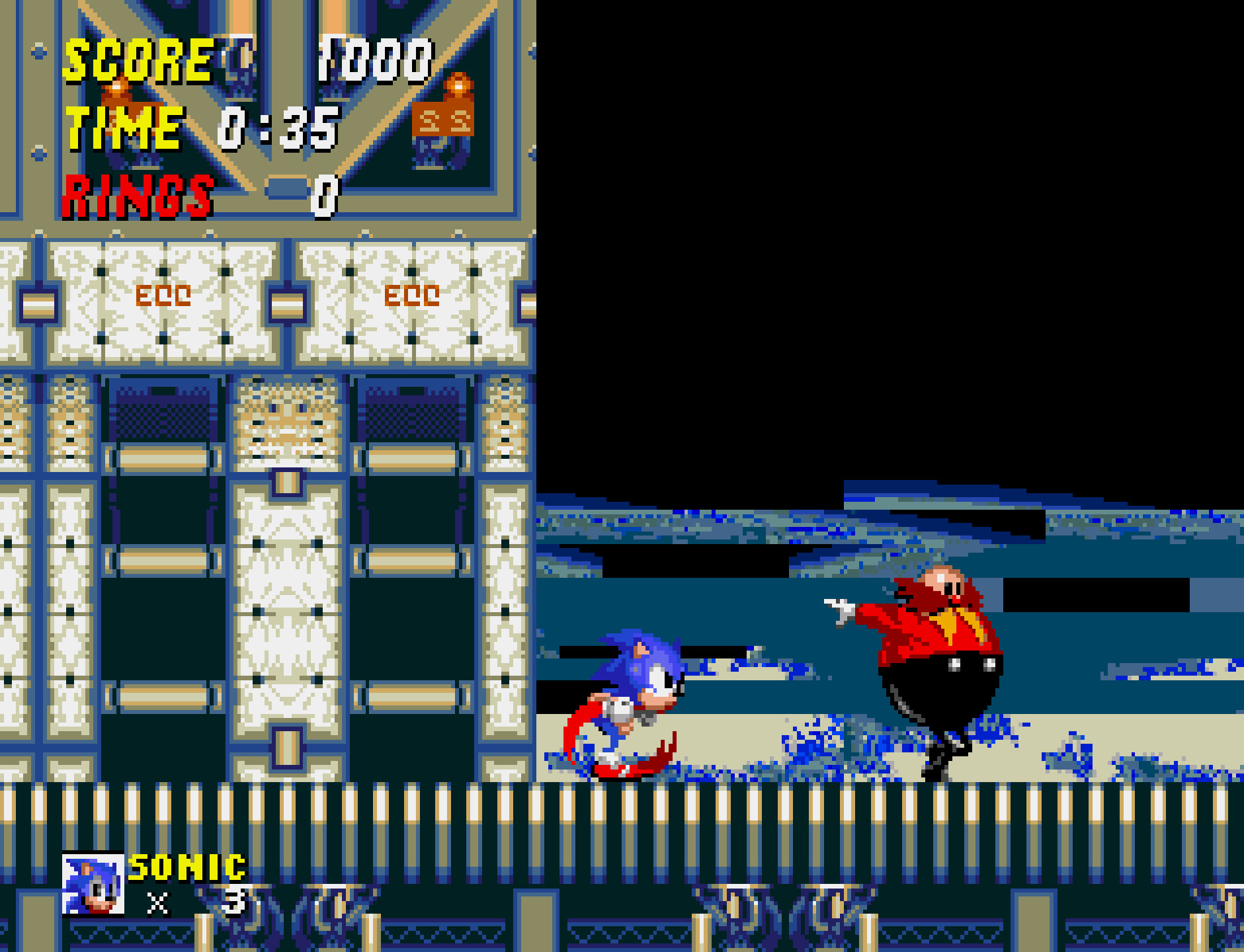The width and height of the screenshot is (1244, 952).
Task: Click the left ECC plaque on the wall
Action: 164,297
